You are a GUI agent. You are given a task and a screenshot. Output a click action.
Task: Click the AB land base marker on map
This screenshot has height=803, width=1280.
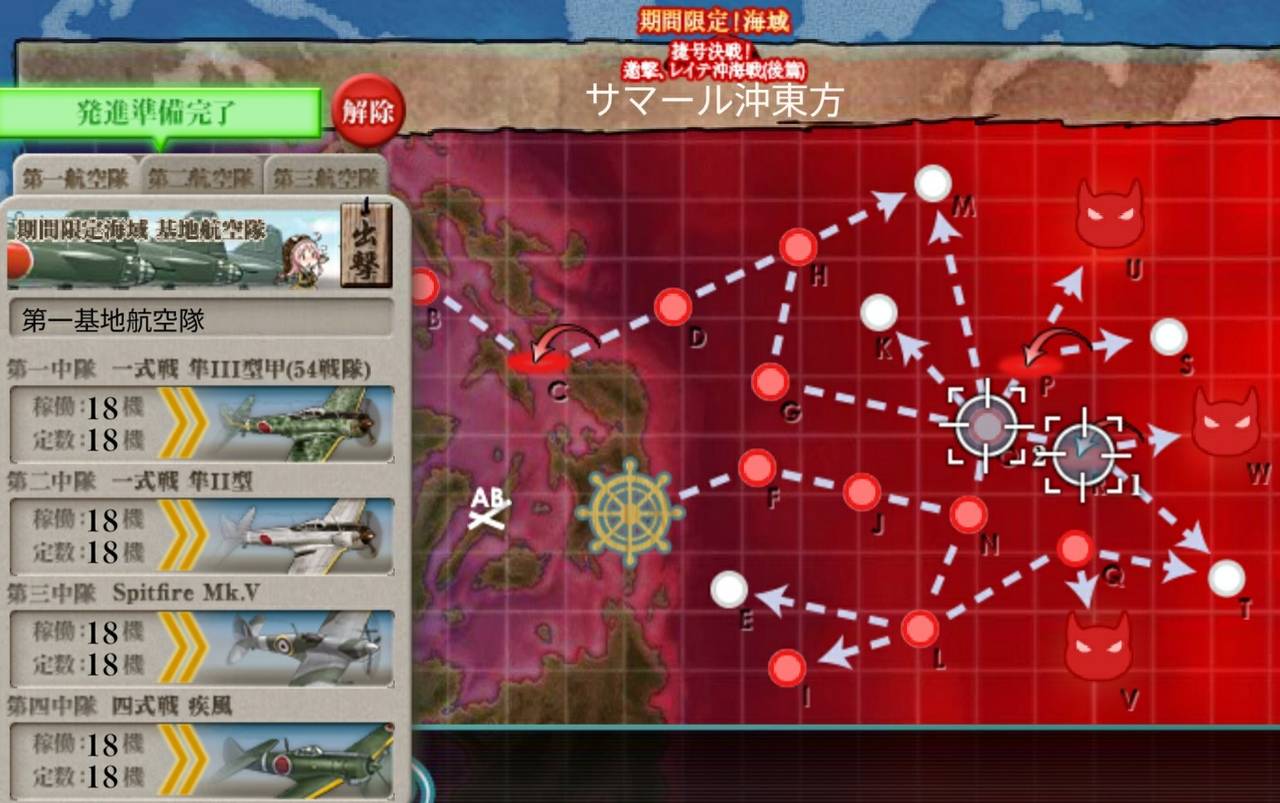point(490,505)
